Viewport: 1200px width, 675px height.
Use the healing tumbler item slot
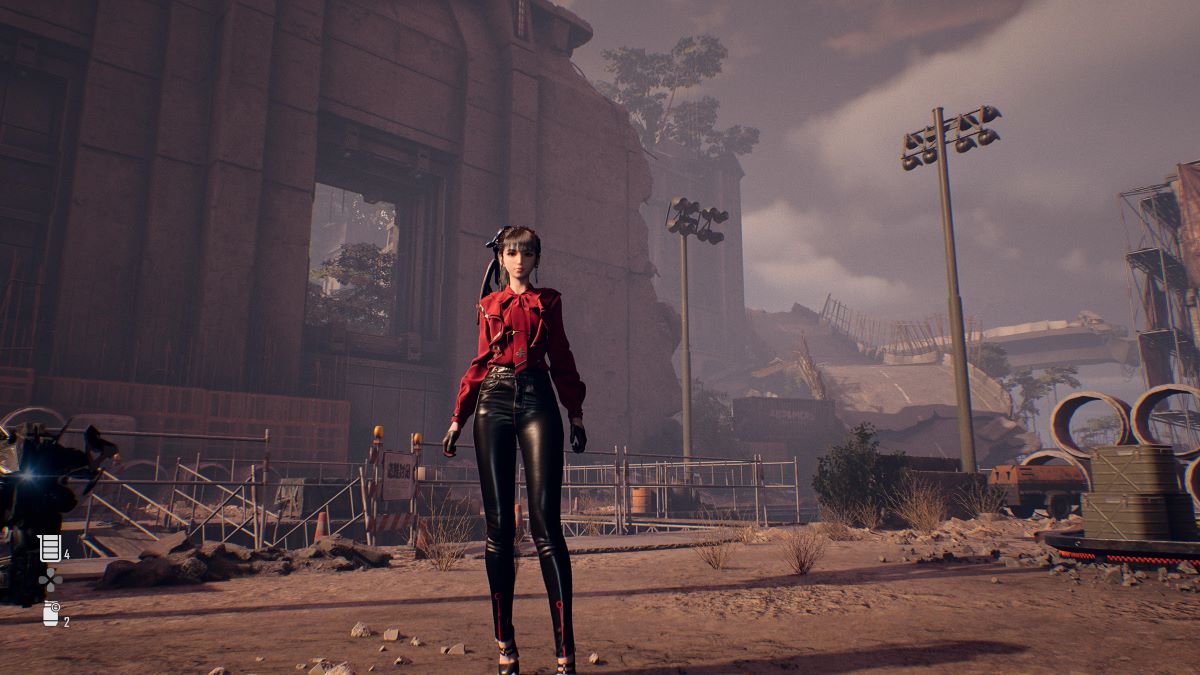pyautogui.click(x=49, y=548)
